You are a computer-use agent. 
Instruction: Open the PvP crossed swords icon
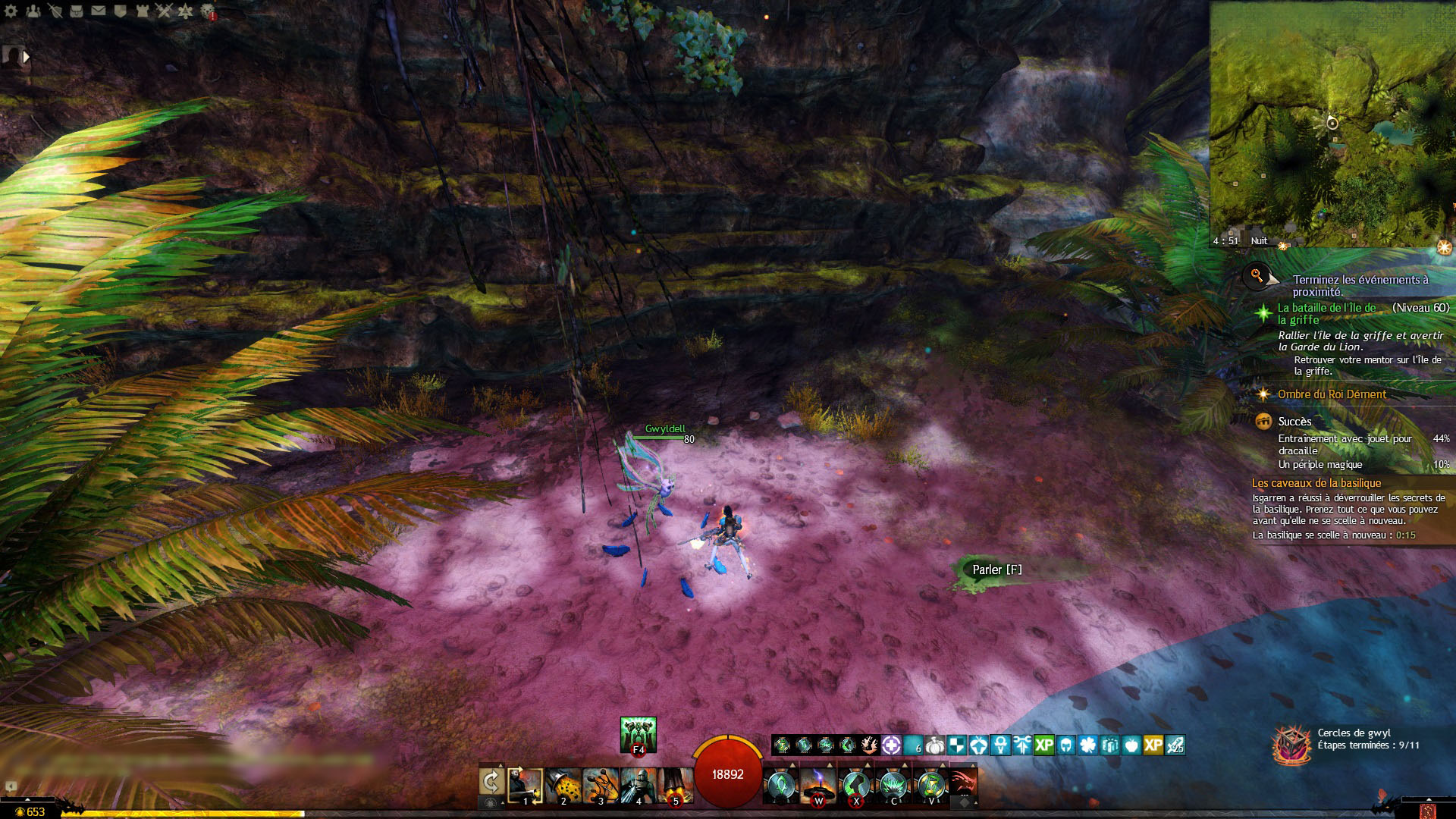(164, 11)
